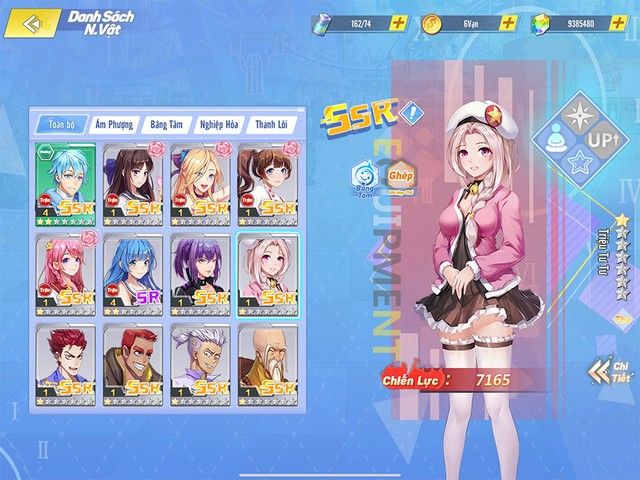Choose the Thanh Lôi tab
640x480 pixels.
pos(272,124)
